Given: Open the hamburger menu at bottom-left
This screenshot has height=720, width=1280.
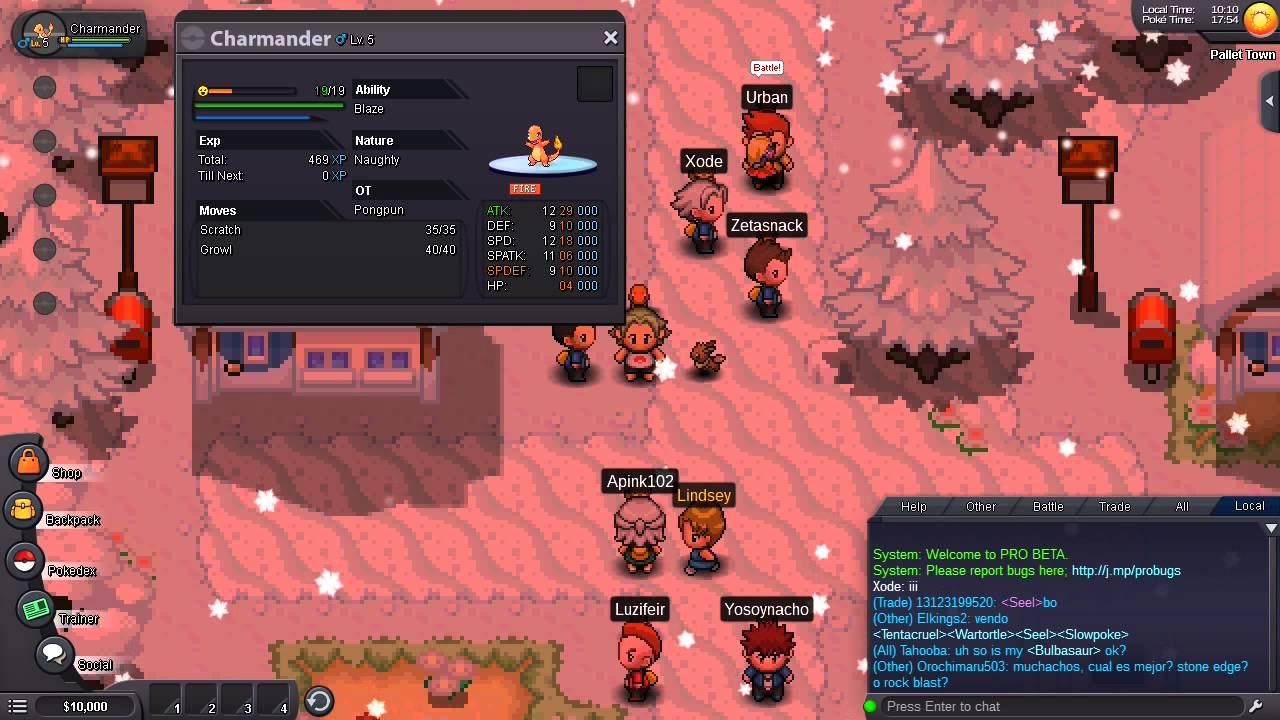Looking at the screenshot, I should [17, 706].
